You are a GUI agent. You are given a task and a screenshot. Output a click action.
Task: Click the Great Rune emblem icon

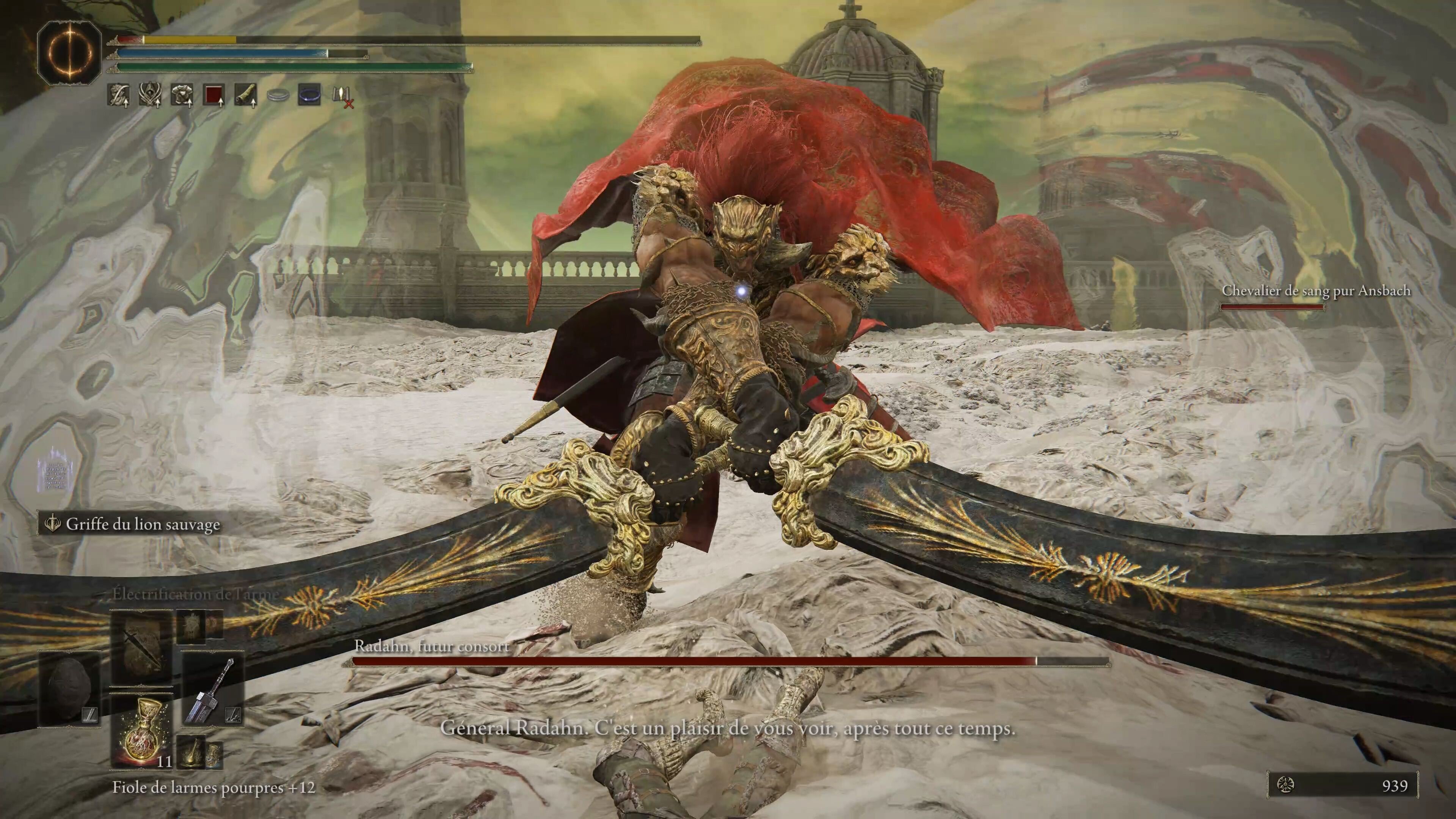(x=69, y=54)
